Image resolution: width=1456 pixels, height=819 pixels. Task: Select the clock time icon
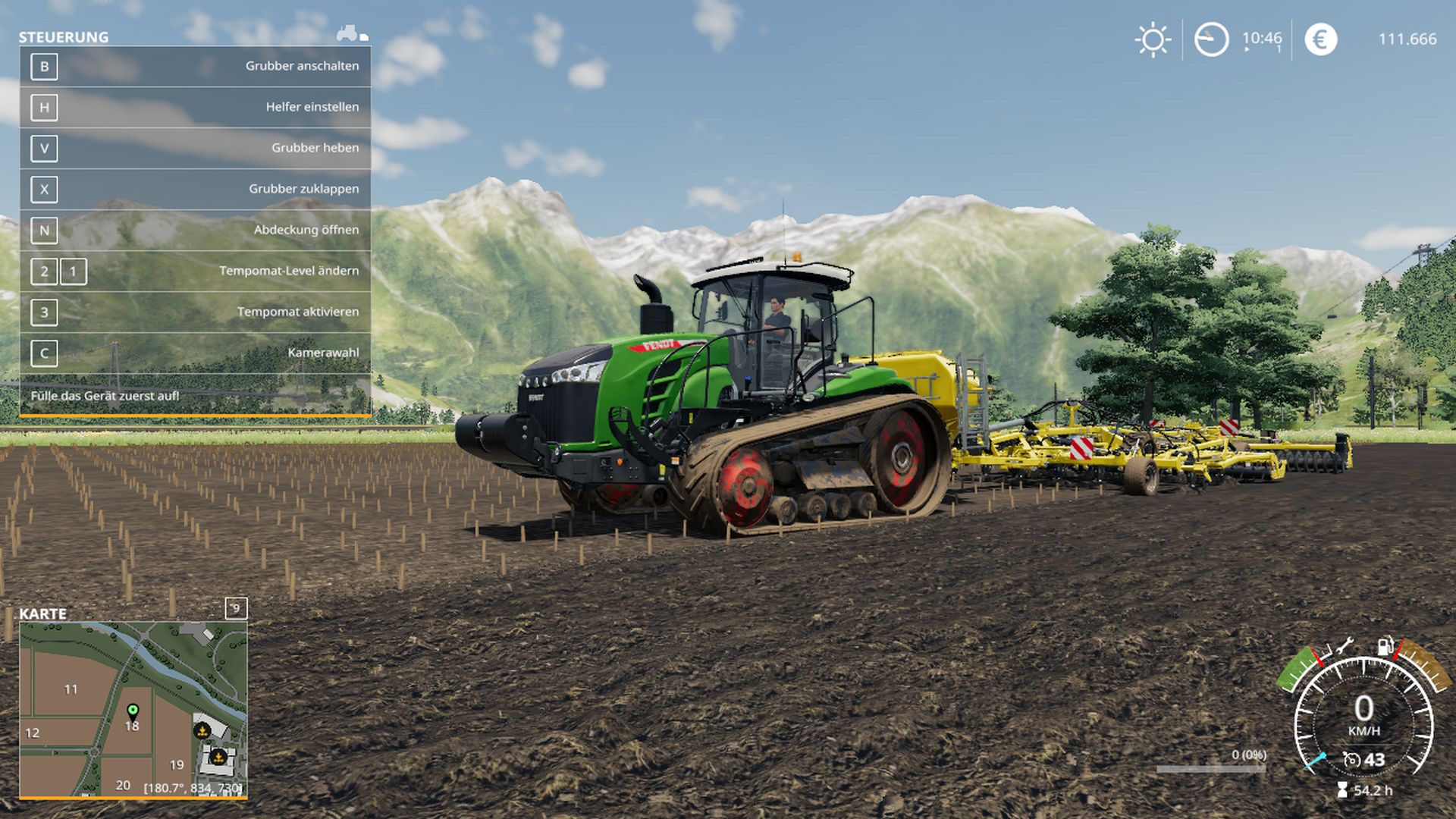[1211, 39]
